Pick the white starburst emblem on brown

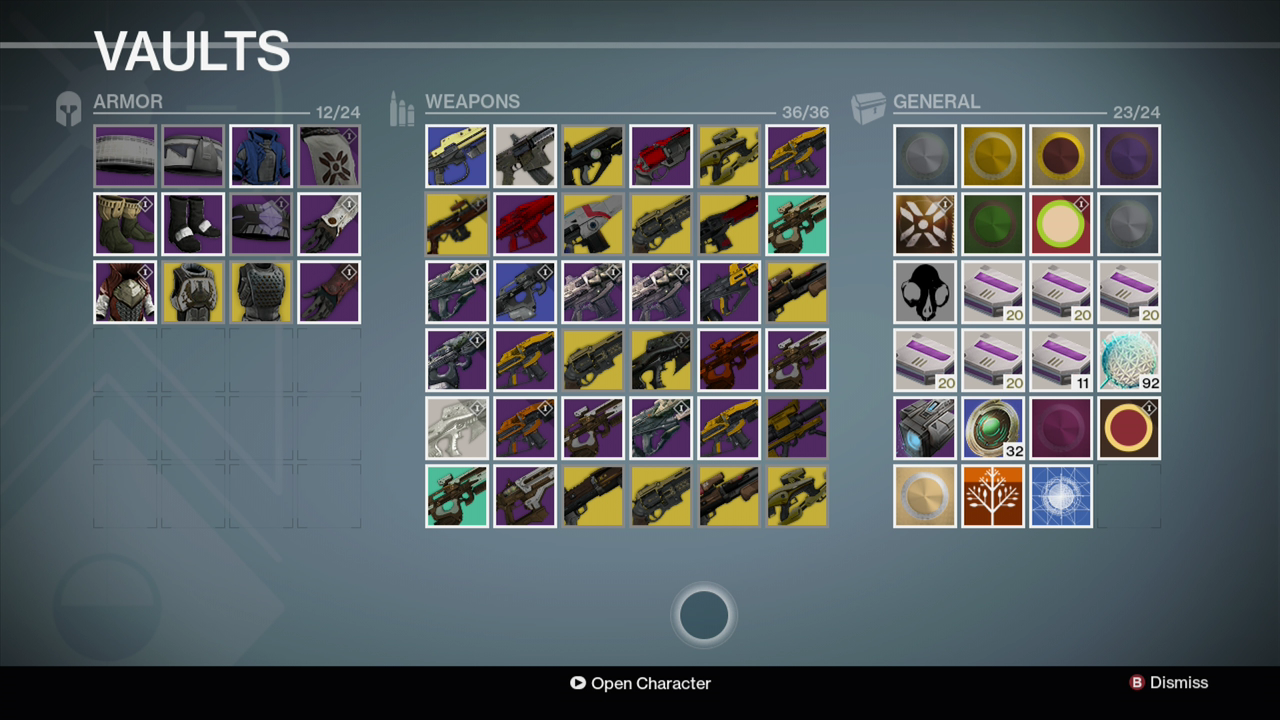[925, 224]
